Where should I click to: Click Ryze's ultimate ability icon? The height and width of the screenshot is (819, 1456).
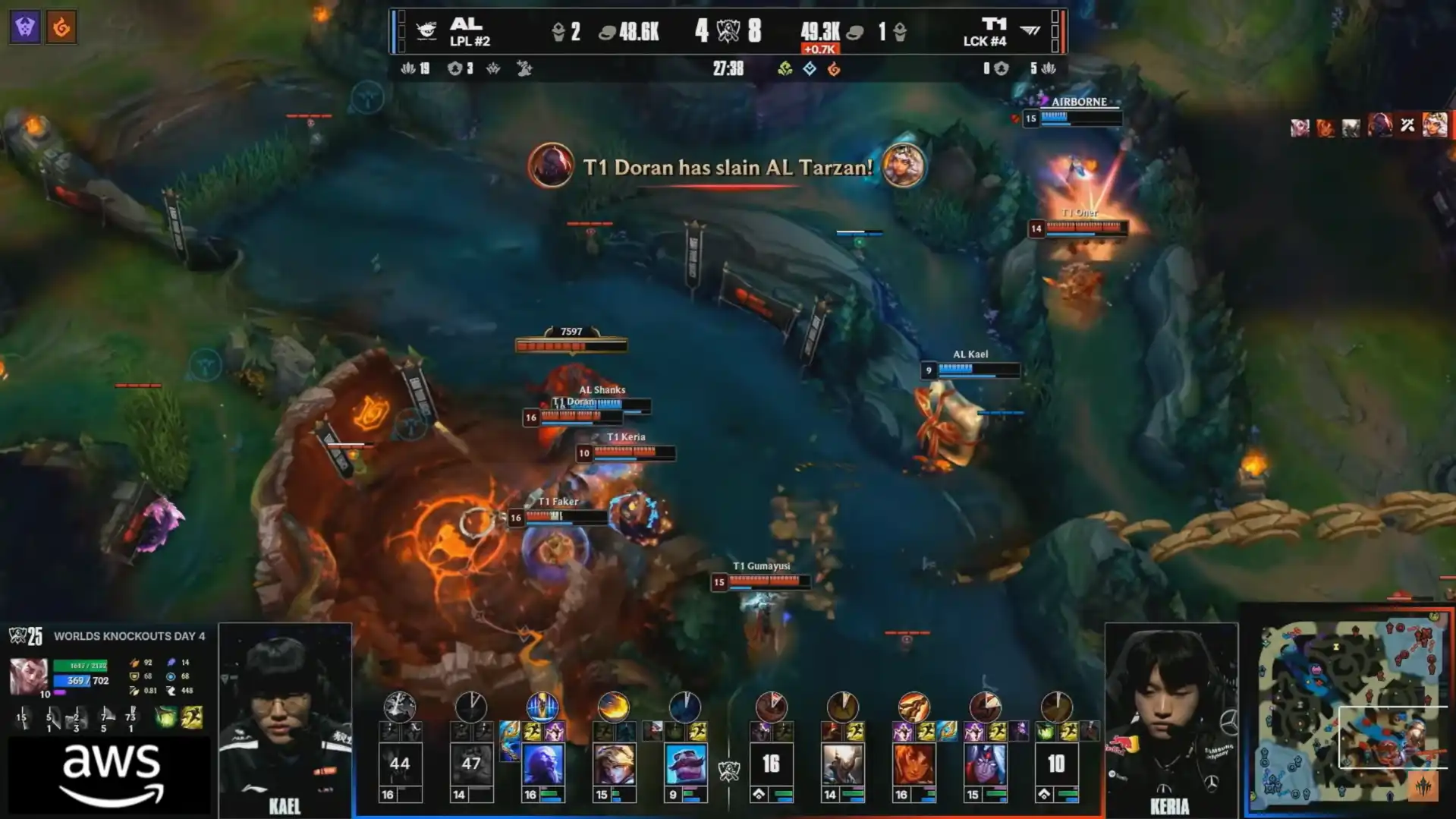point(542,707)
